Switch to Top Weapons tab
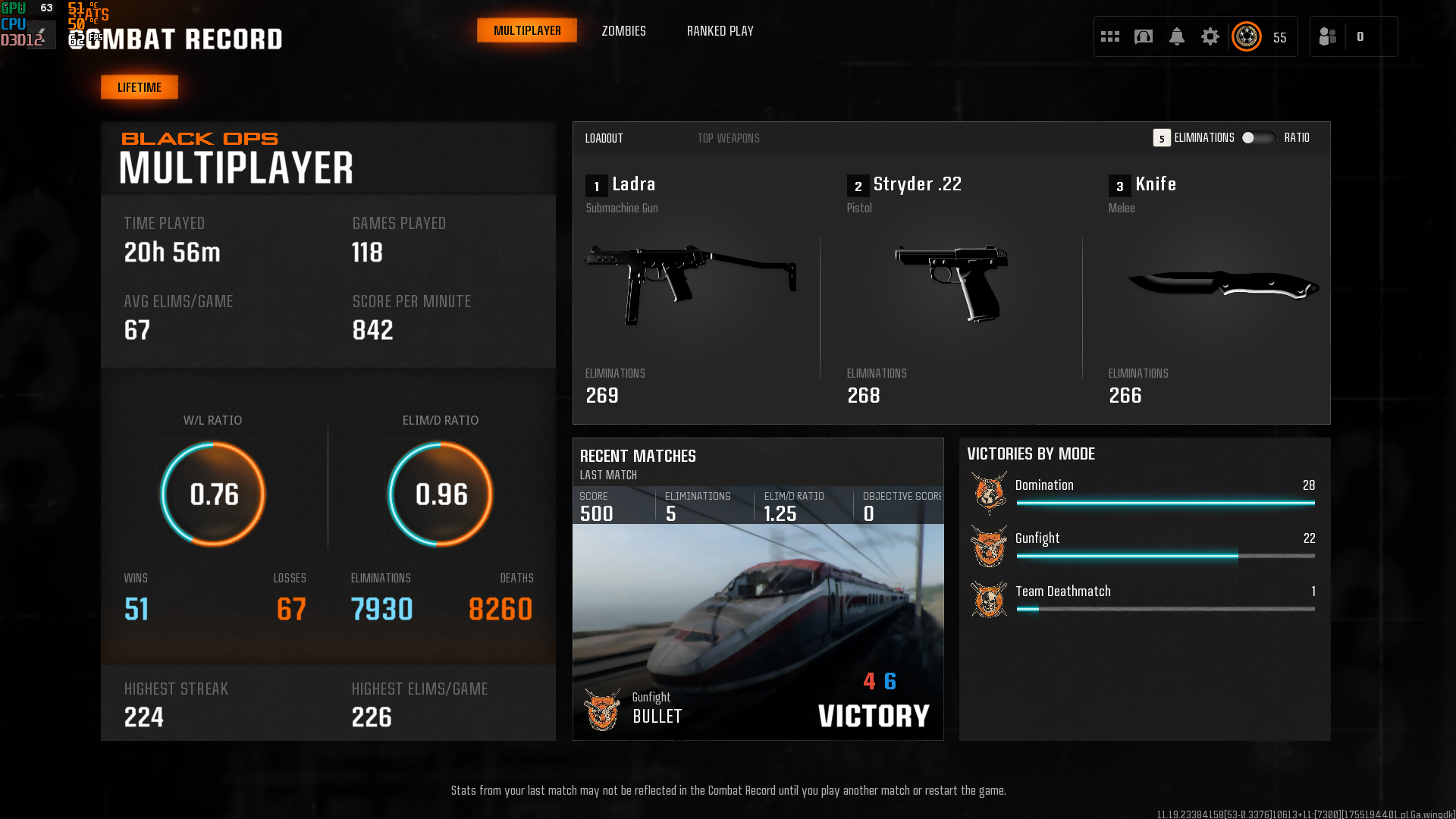This screenshot has height=819, width=1456. pyautogui.click(x=728, y=138)
